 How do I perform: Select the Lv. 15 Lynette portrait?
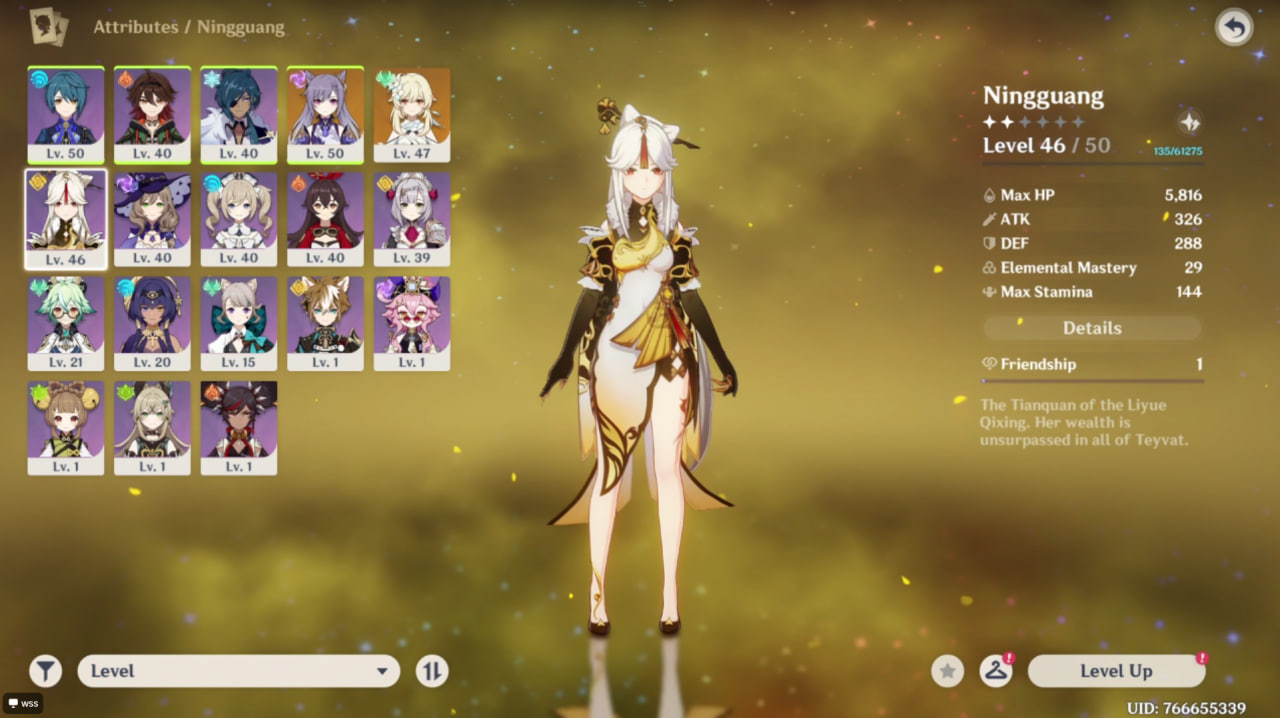click(239, 323)
